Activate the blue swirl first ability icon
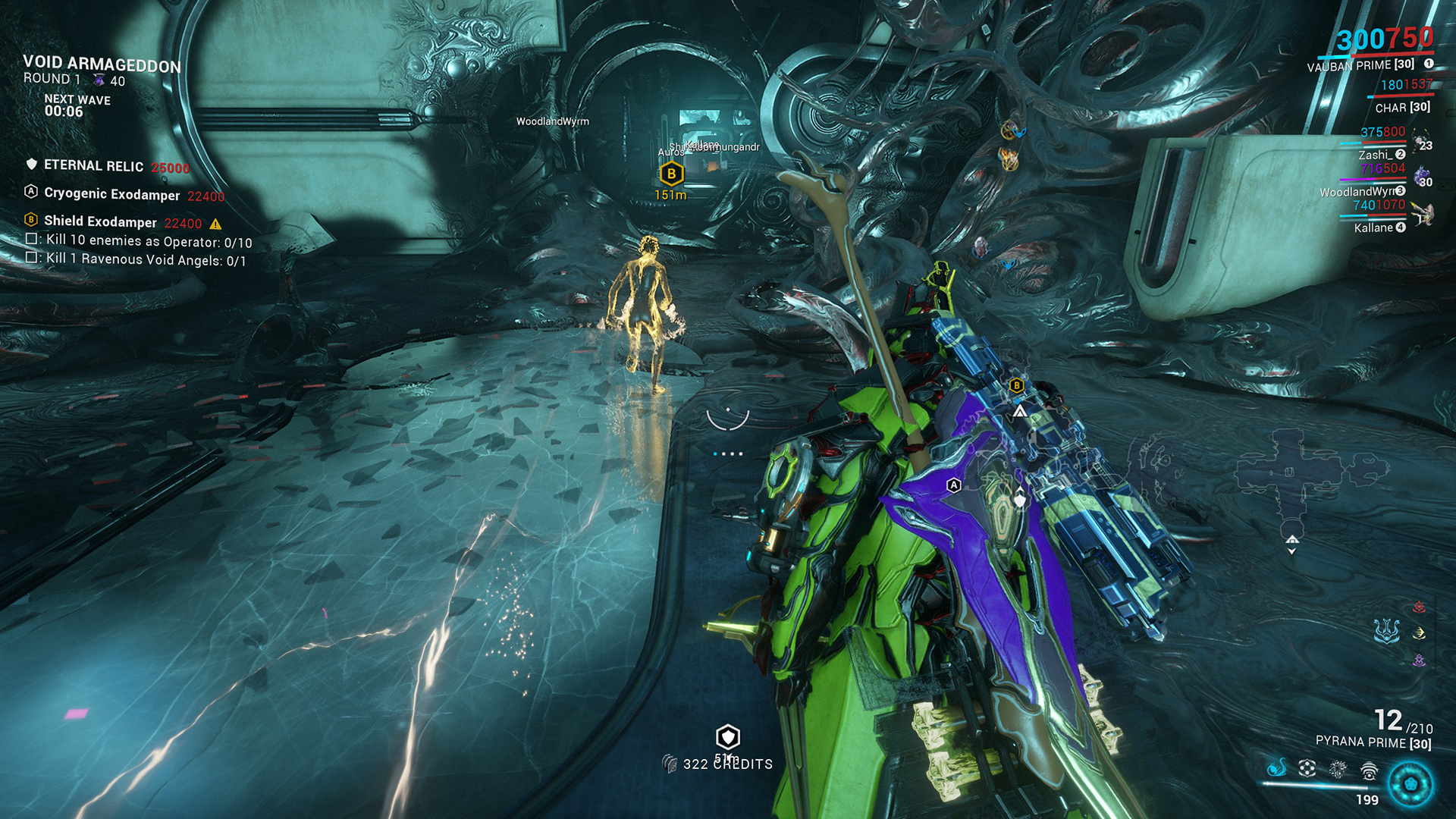This screenshot has height=819, width=1456. [1277, 768]
